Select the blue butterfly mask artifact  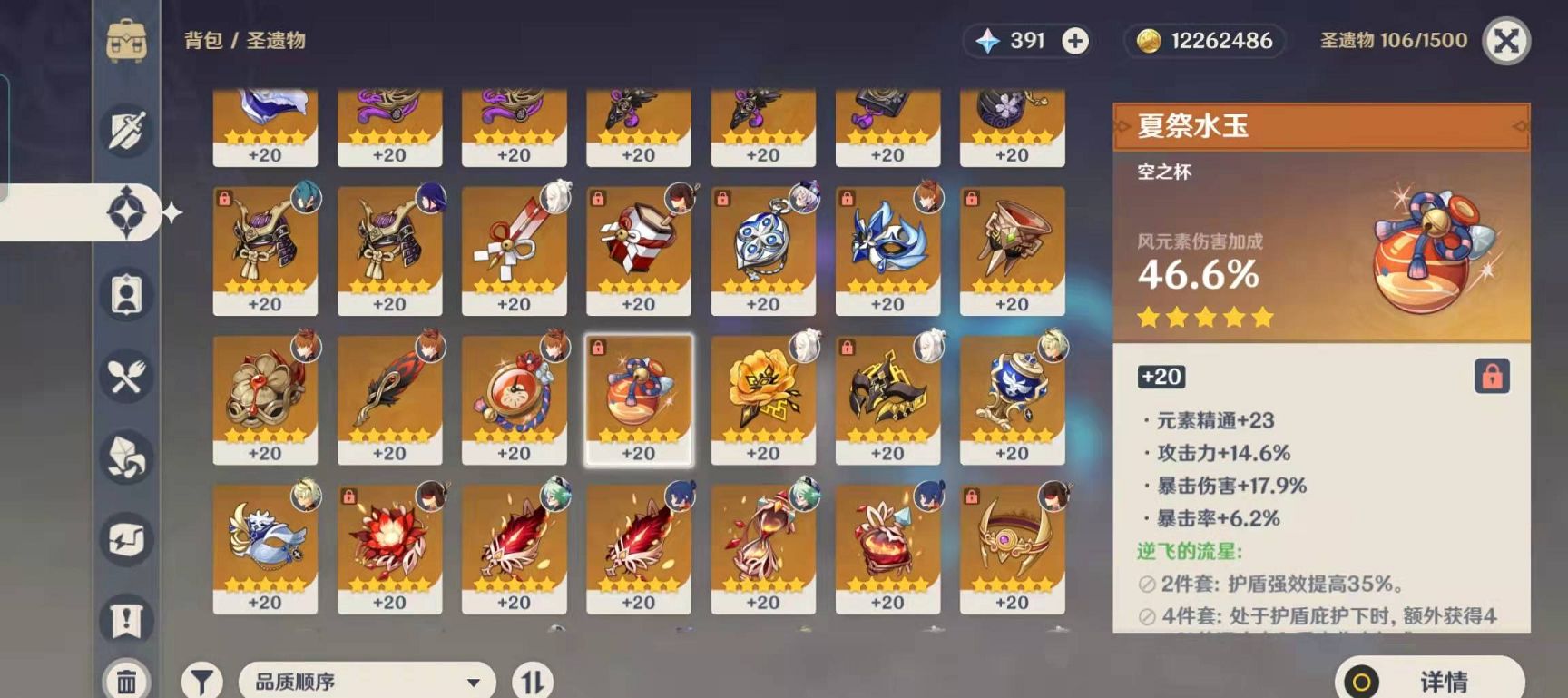coord(887,250)
